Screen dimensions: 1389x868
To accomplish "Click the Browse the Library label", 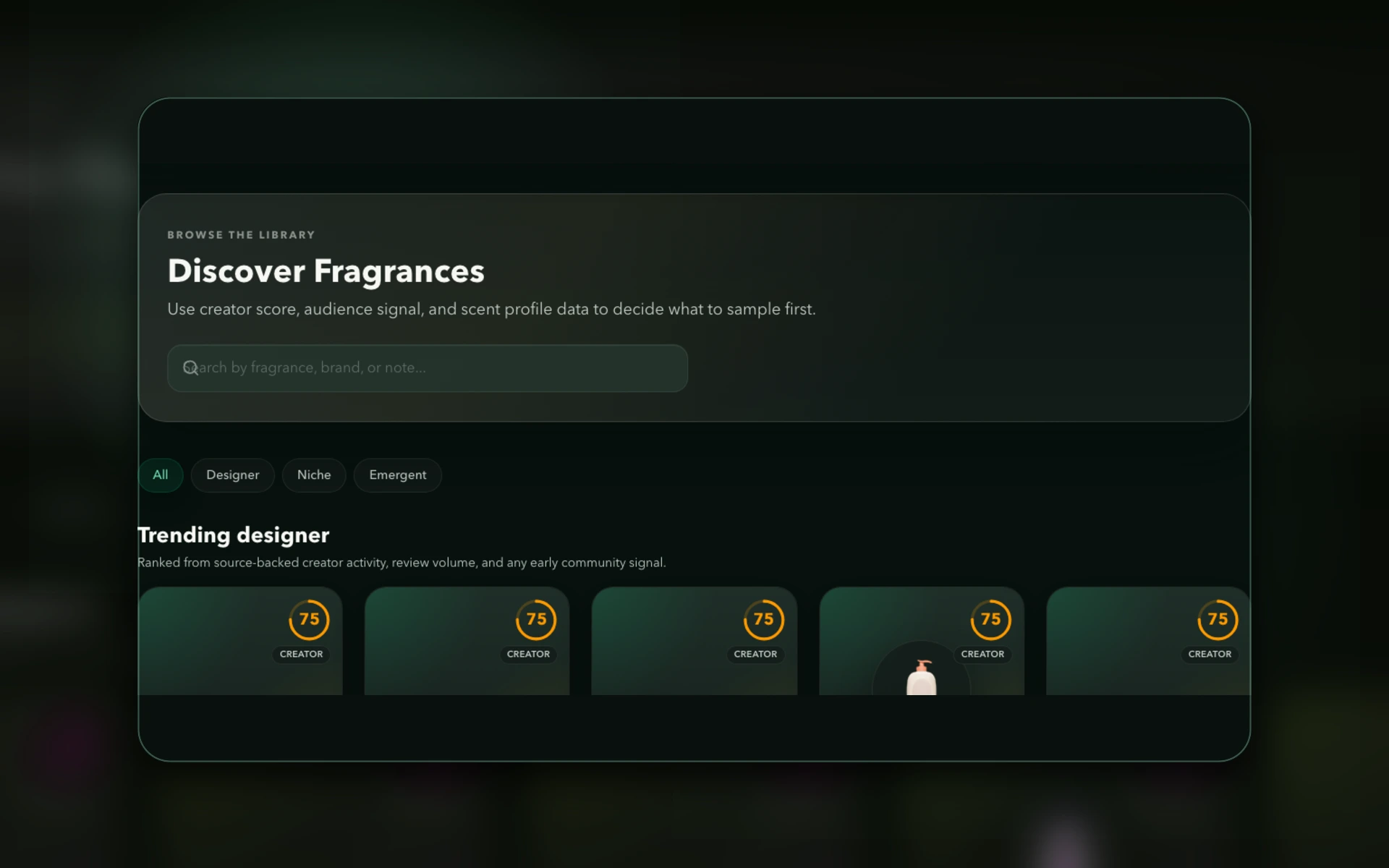I will [x=241, y=234].
